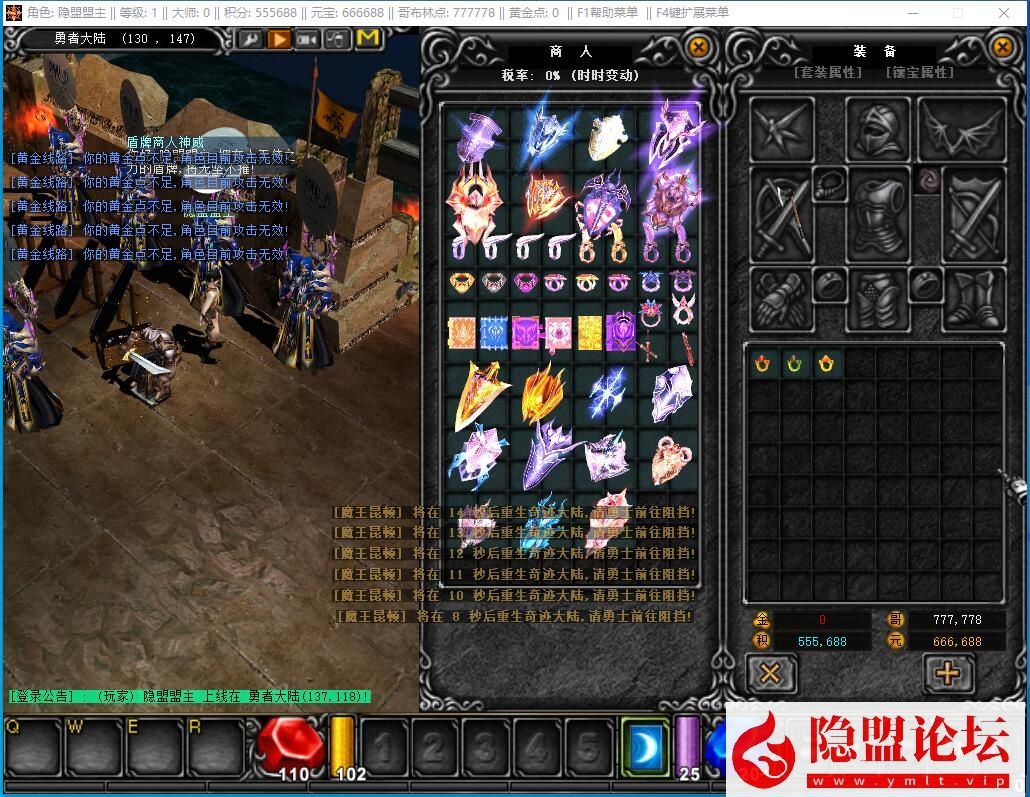Viewport: 1030px width, 797px height.
Task: Show gem-inlay attributes tab beside 套装属性
Action: tap(918, 73)
